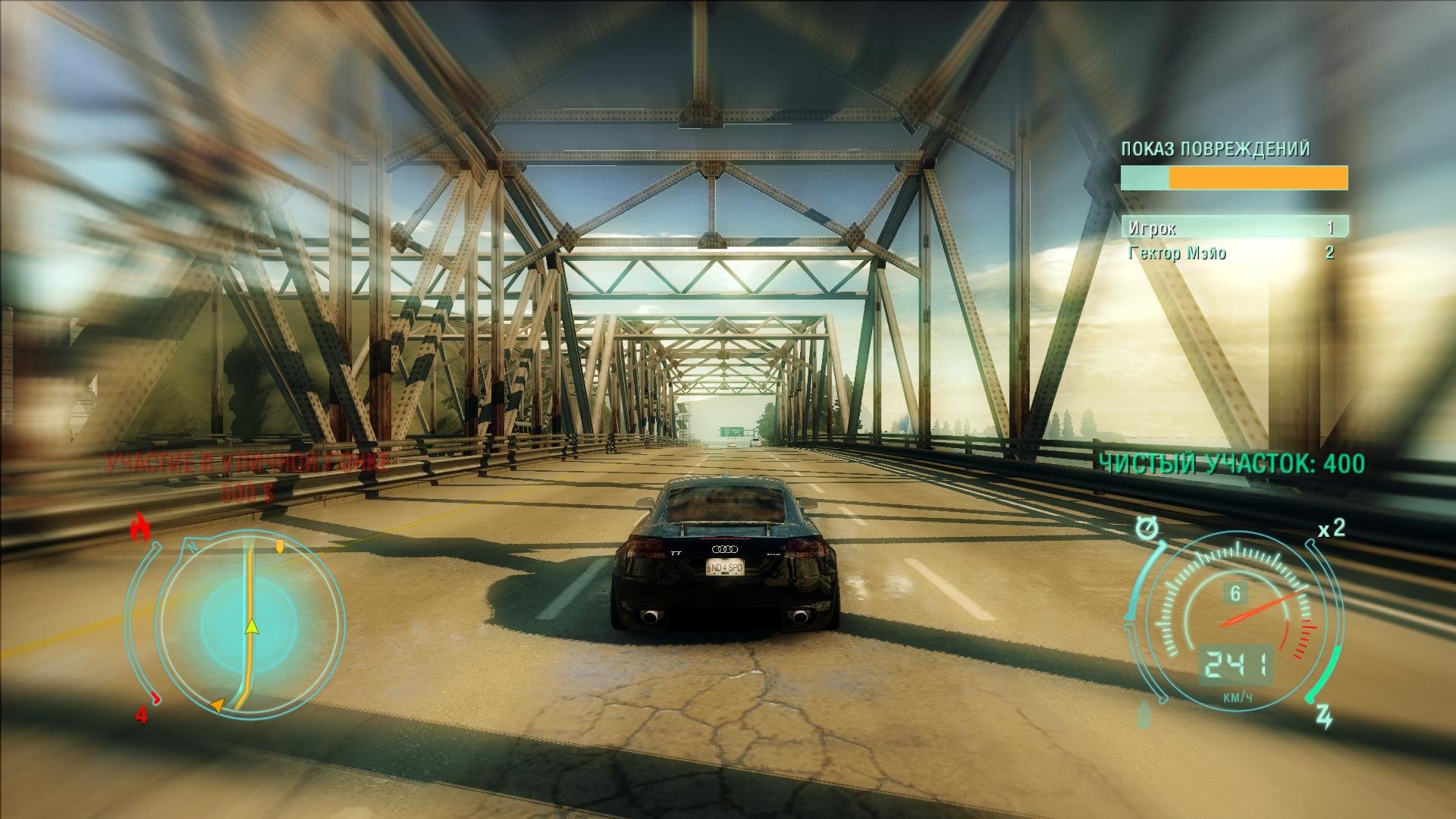
Task: Click the red heat flame icon
Action: click(x=139, y=527)
